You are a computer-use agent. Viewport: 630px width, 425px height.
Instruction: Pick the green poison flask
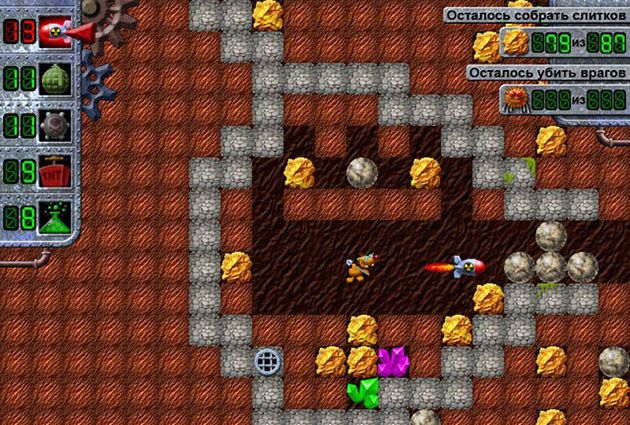[x=53, y=218]
